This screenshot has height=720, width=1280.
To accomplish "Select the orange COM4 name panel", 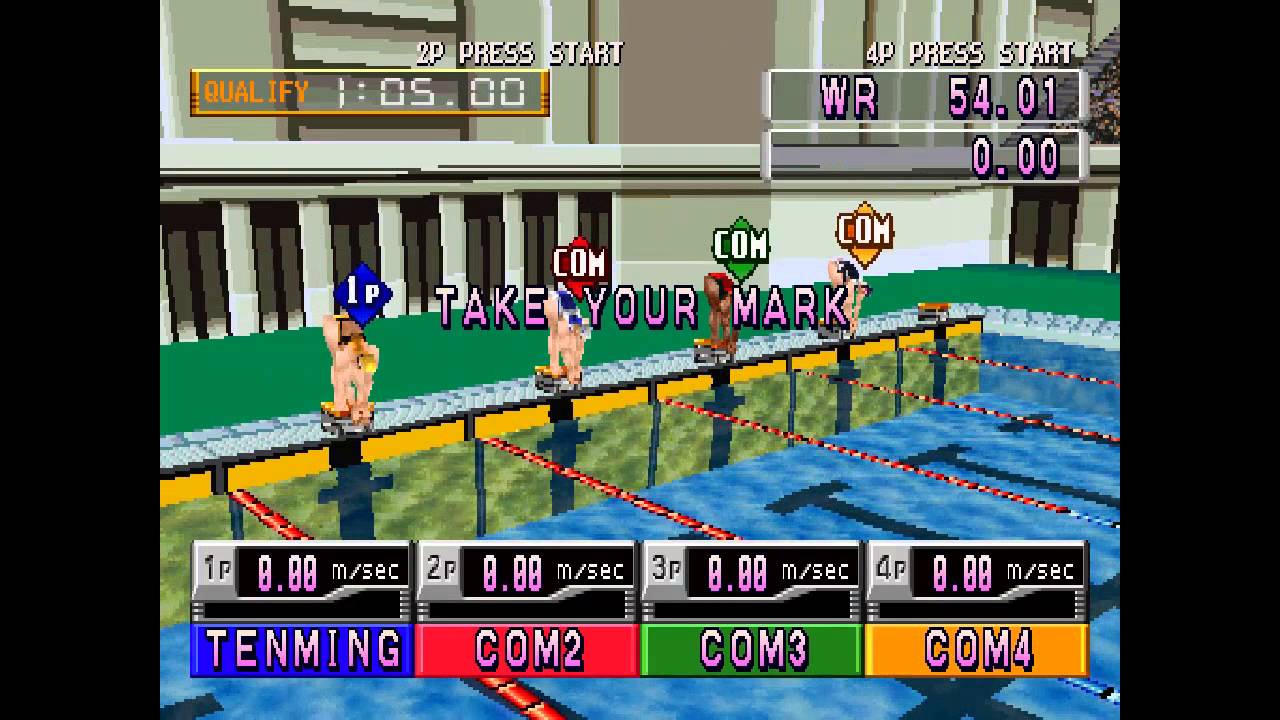I will coord(977,650).
